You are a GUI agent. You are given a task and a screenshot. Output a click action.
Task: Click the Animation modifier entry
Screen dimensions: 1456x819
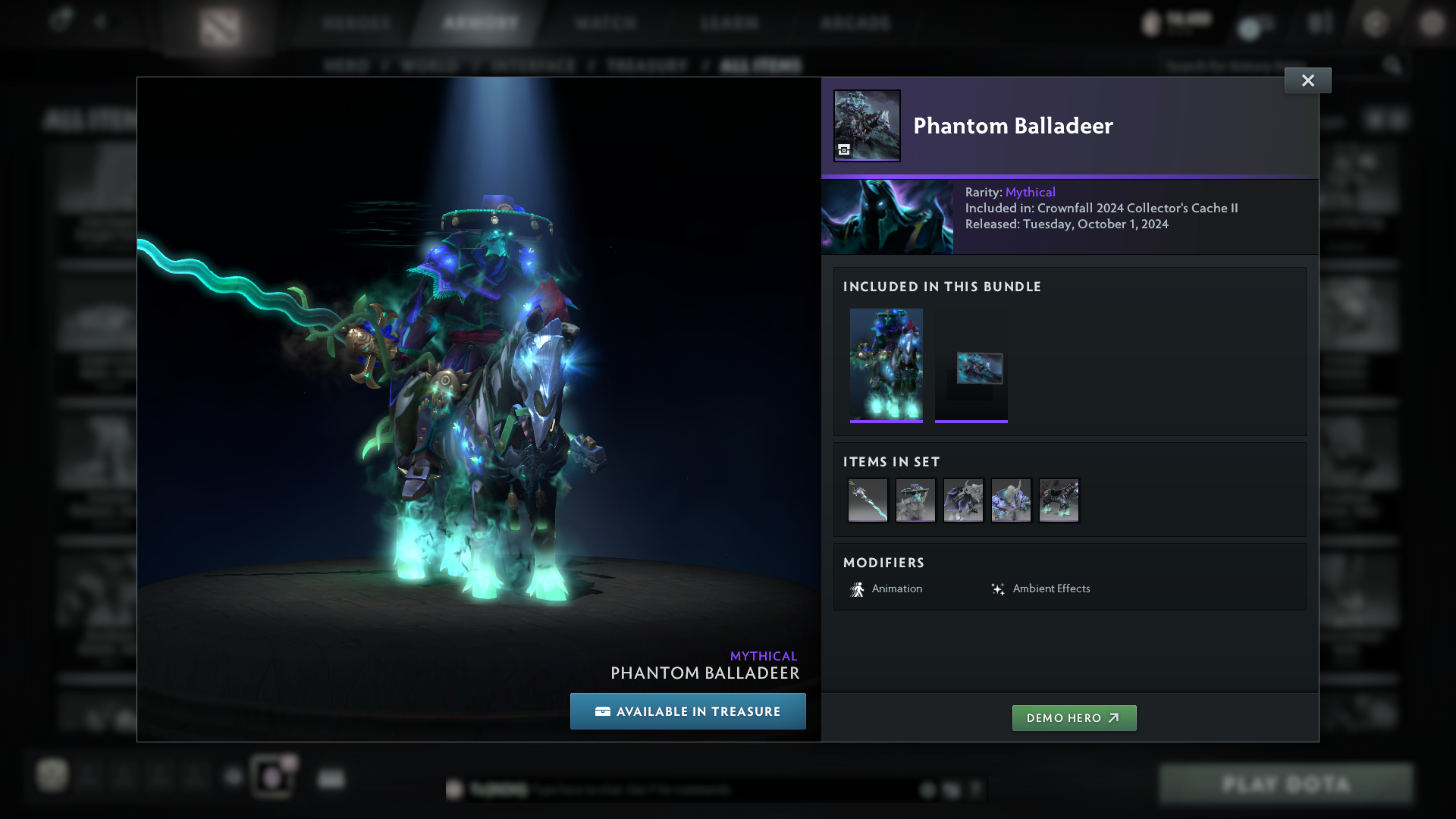coord(886,589)
